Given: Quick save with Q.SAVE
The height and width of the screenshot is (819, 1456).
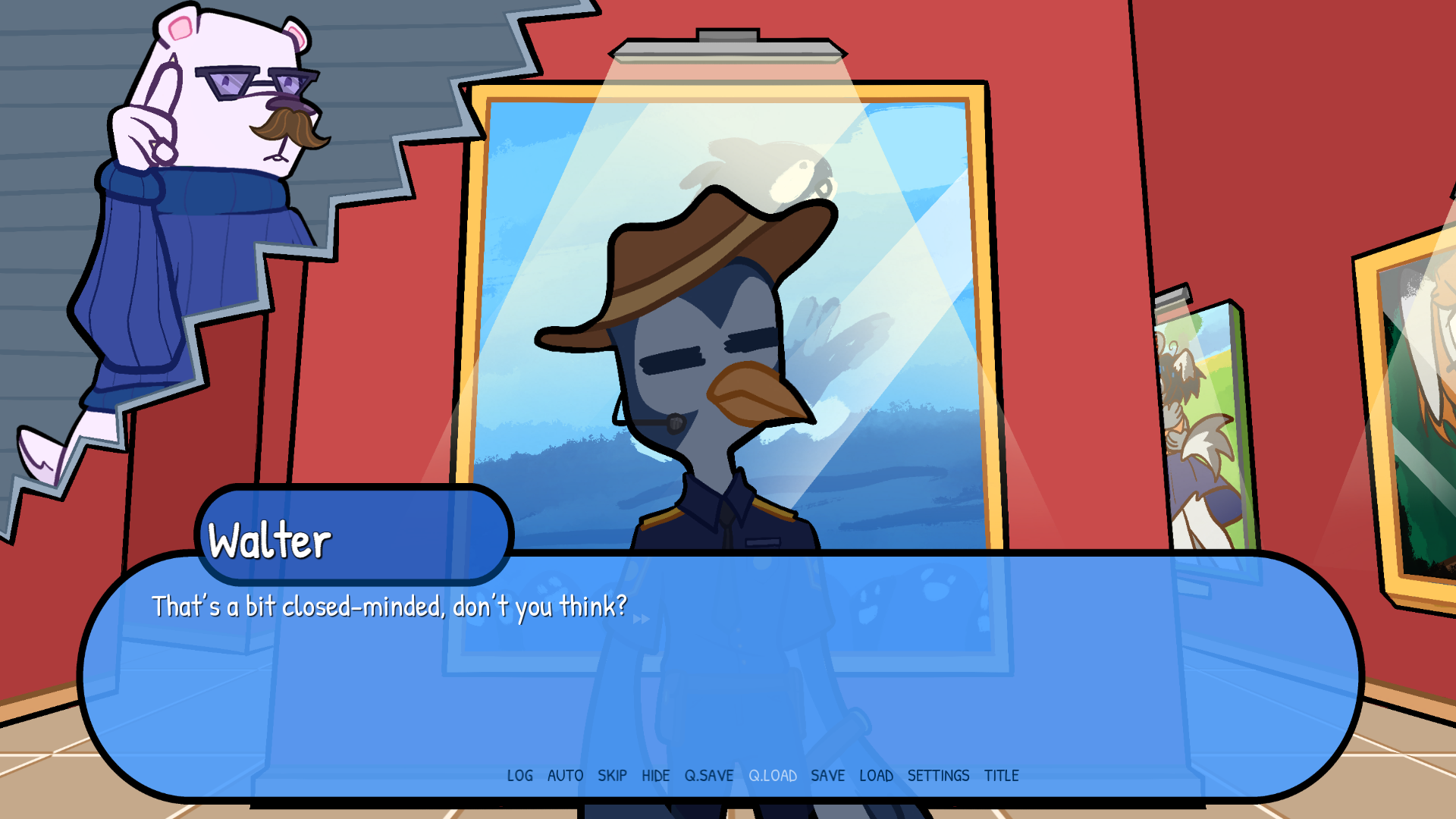Looking at the screenshot, I should click(x=709, y=776).
